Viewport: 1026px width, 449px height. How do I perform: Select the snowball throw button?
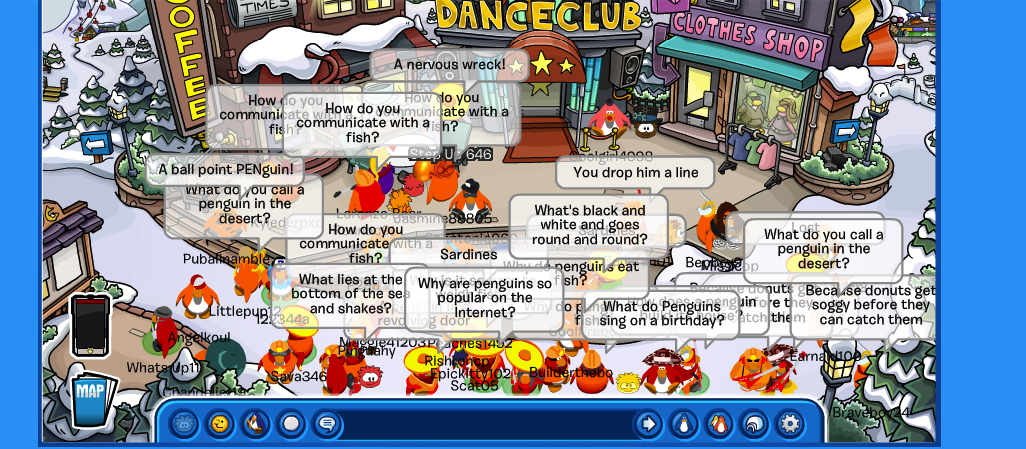click(291, 424)
